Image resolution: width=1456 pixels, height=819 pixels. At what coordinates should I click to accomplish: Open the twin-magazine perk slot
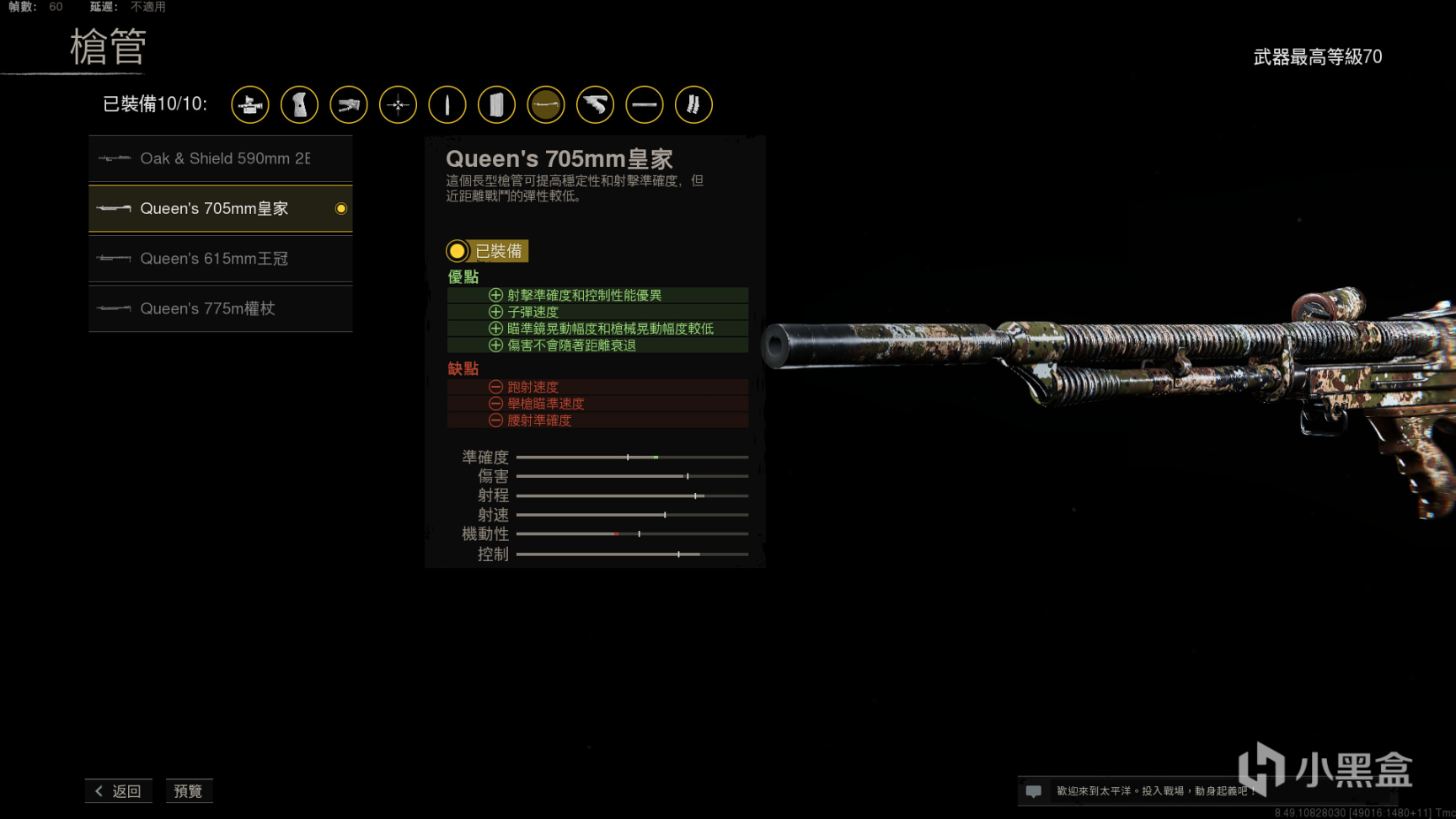[x=693, y=105]
